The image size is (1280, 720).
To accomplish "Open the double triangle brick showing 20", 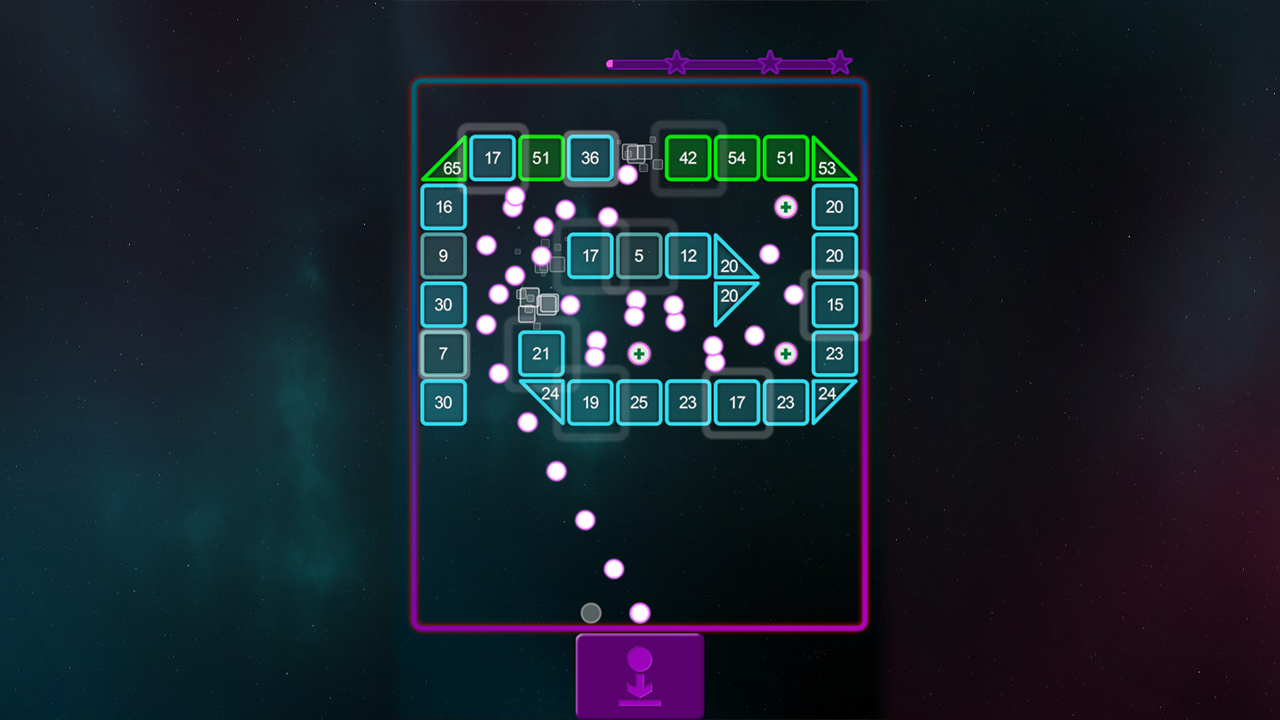I will (x=729, y=267).
